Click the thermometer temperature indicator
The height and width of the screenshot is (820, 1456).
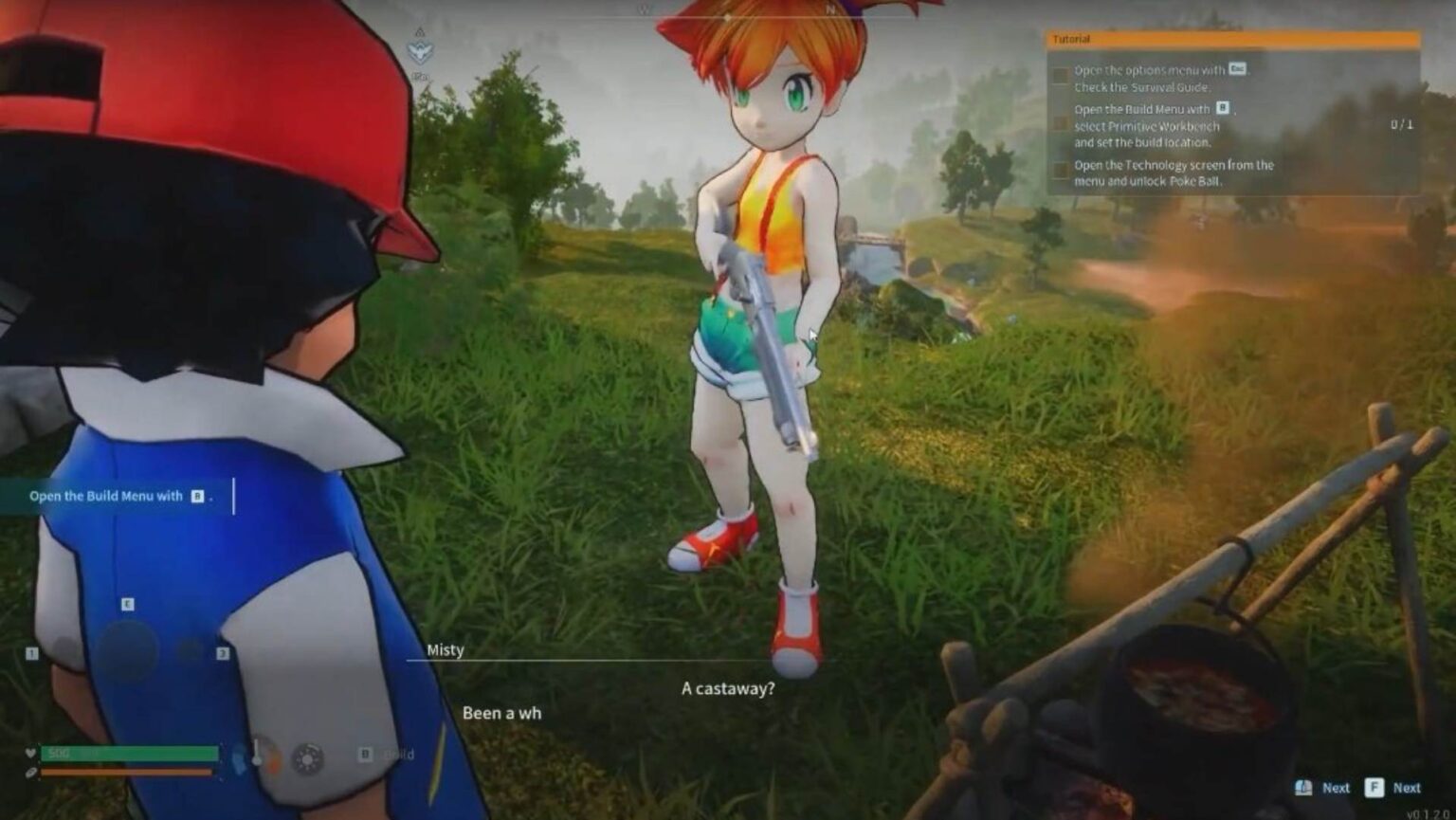[x=256, y=754]
